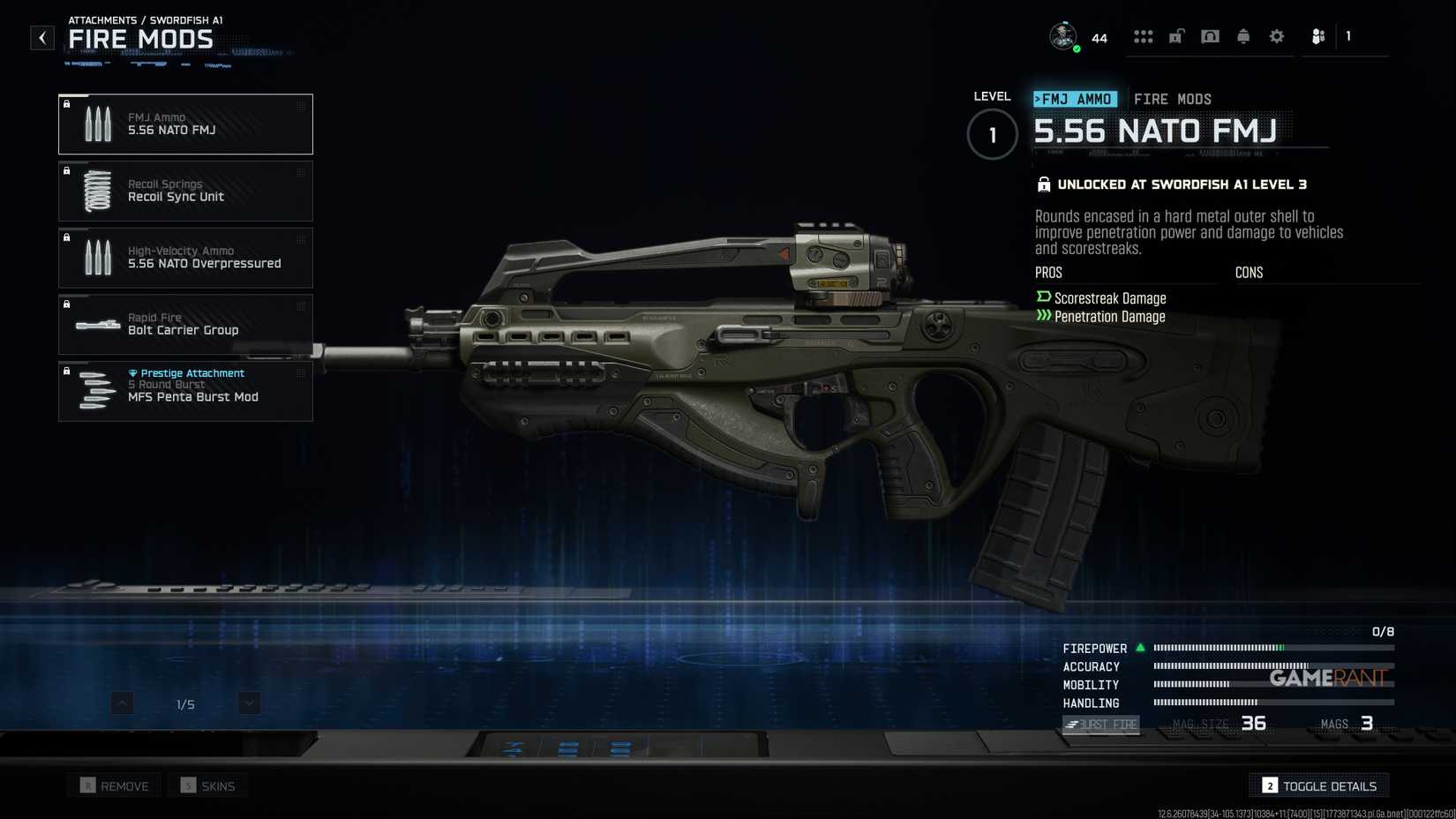The image size is (1456, 819).
Task: Open the player profile avatar
Action: (x=1063, y=36)
